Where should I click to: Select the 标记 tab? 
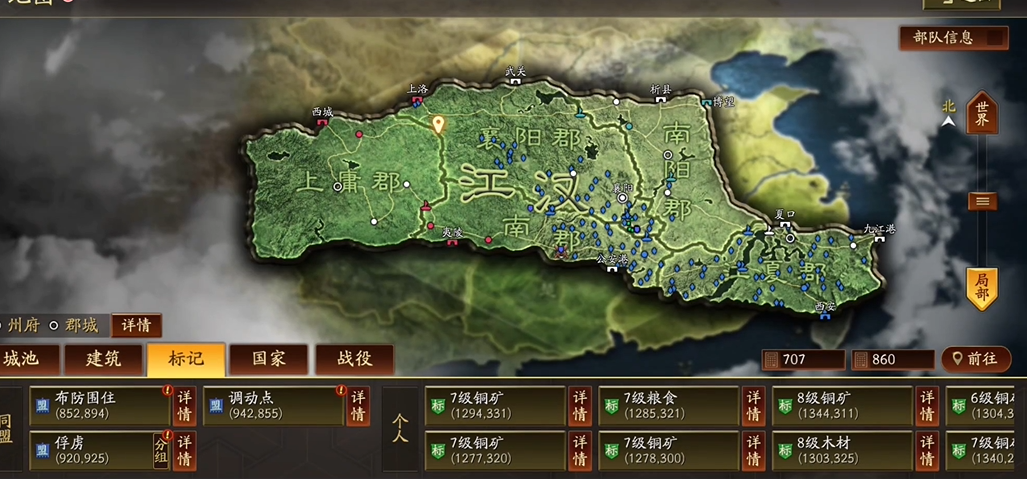[185, 359]
